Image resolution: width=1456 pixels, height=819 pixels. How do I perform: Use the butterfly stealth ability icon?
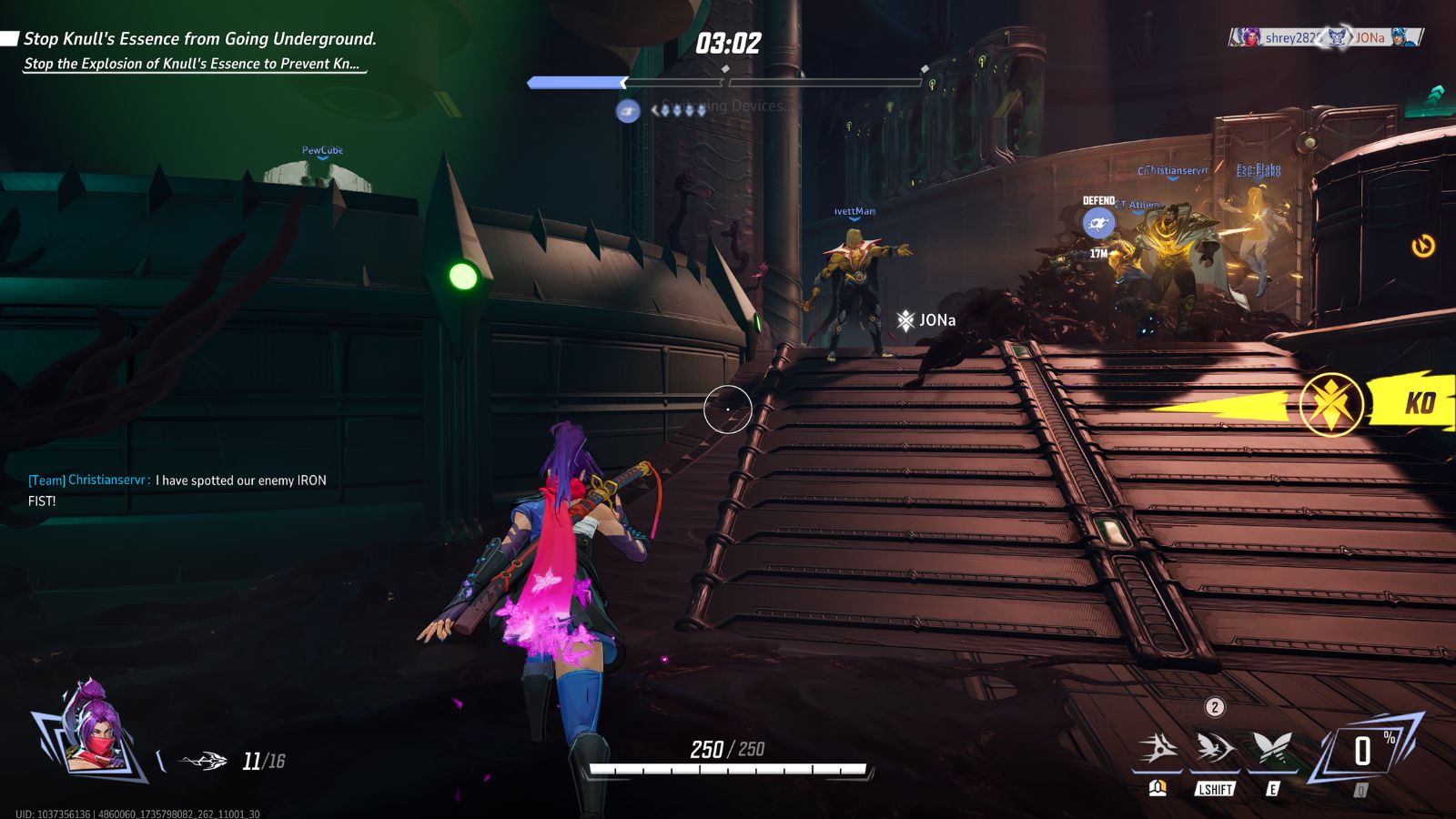coord(1272,749)
